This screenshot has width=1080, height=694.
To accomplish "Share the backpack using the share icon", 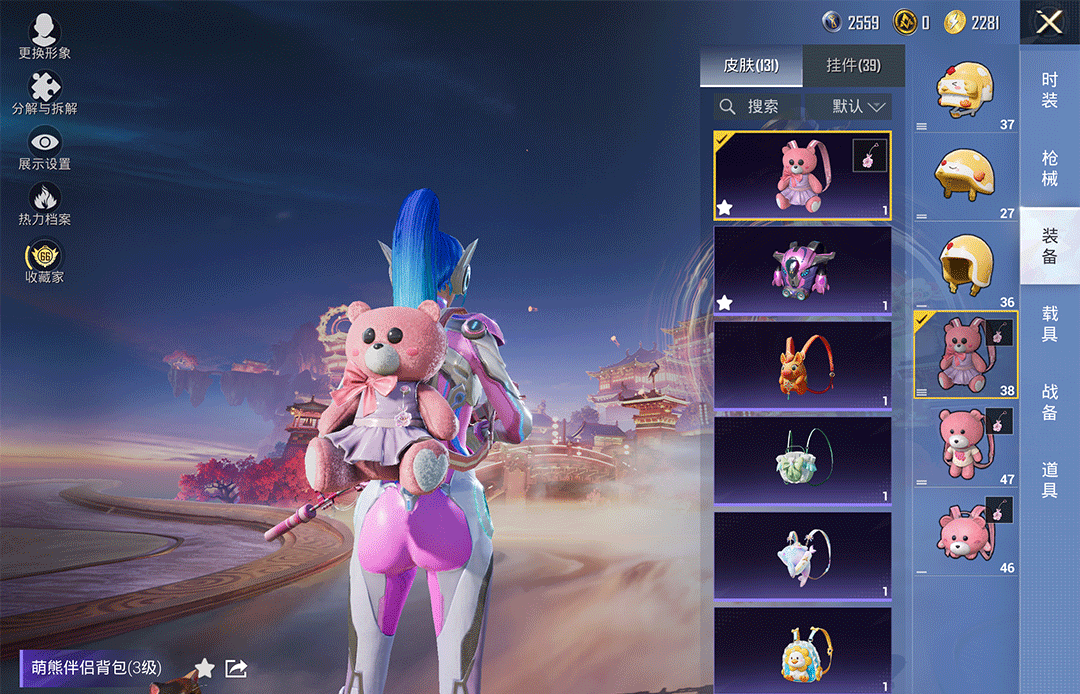I will (x=236, y=668).
